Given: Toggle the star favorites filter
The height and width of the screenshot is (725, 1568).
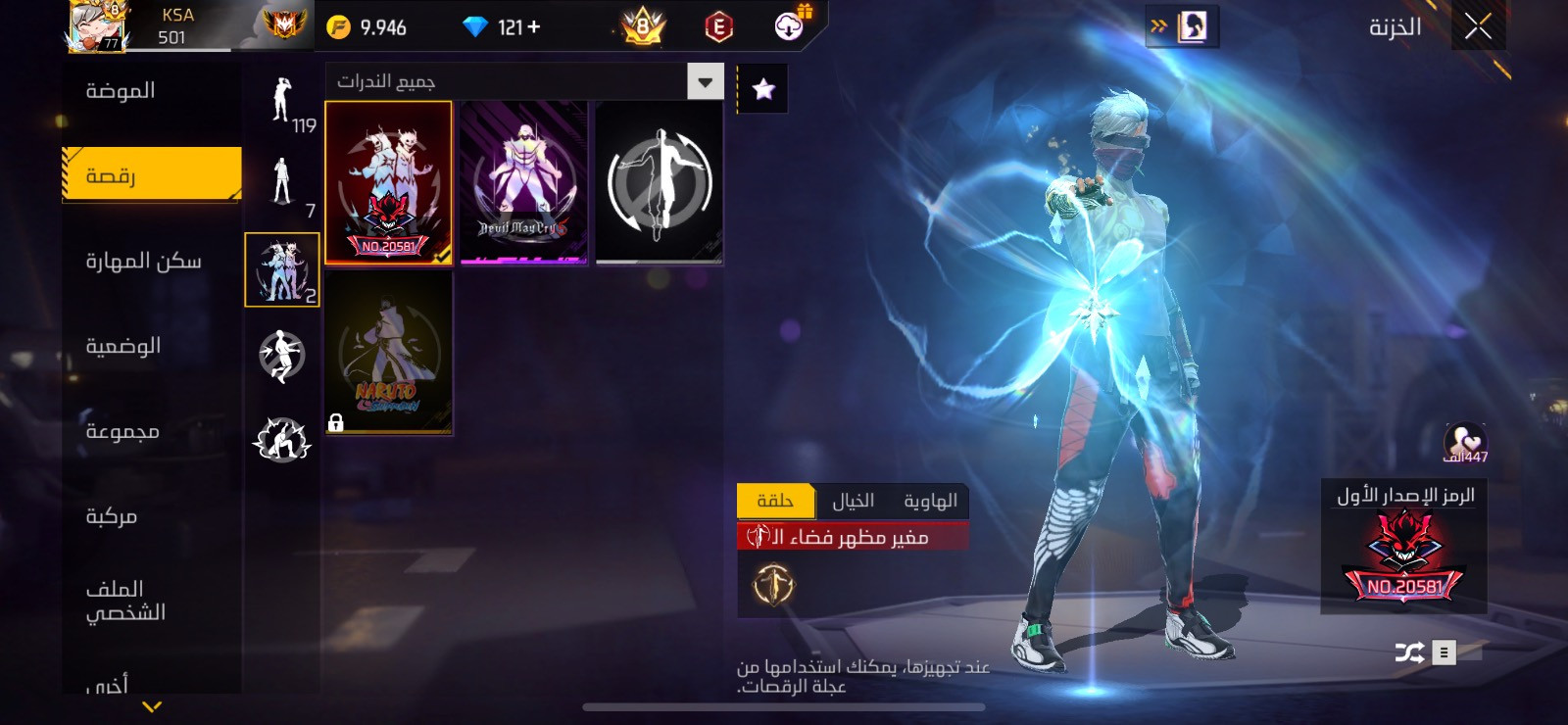Looking at the screenshot, I should (761, 87).
